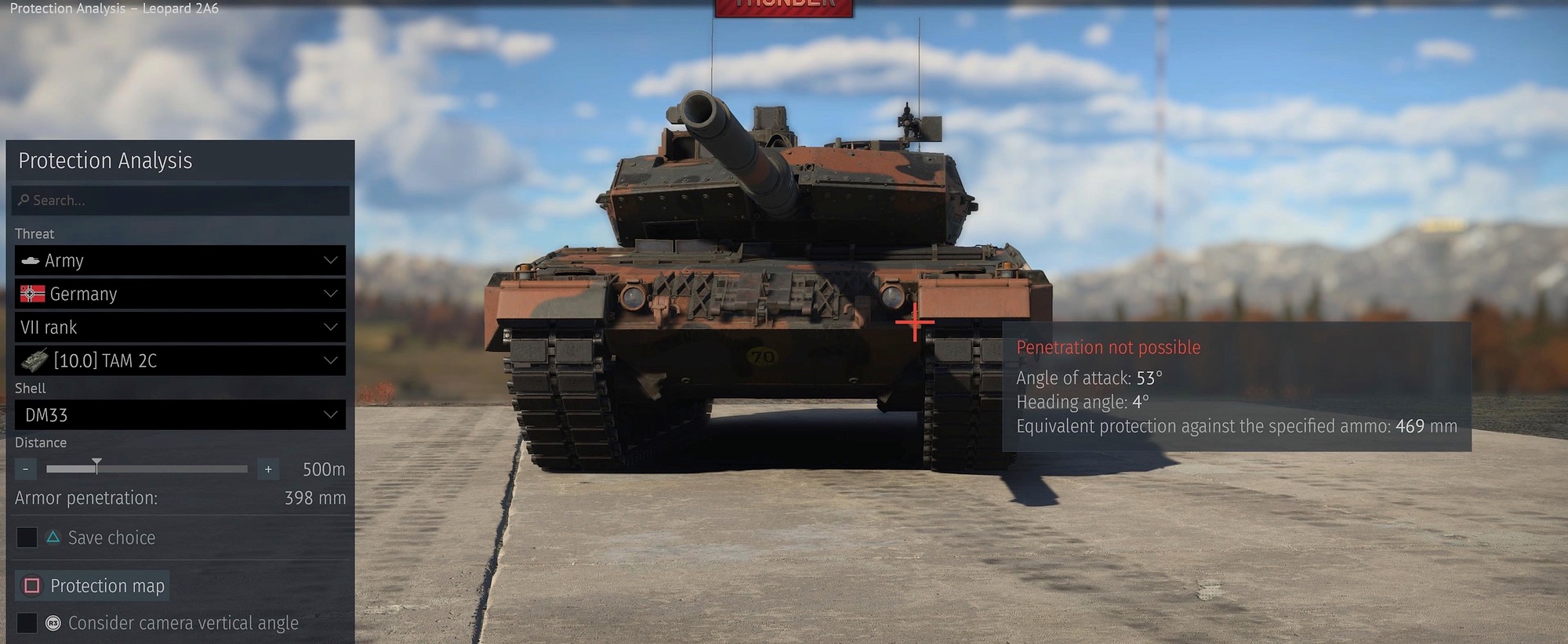Image resolution: width=1568 pixels, height=644 pixels.
Task: Click the German flag icon
Action: tap(32, 294)
